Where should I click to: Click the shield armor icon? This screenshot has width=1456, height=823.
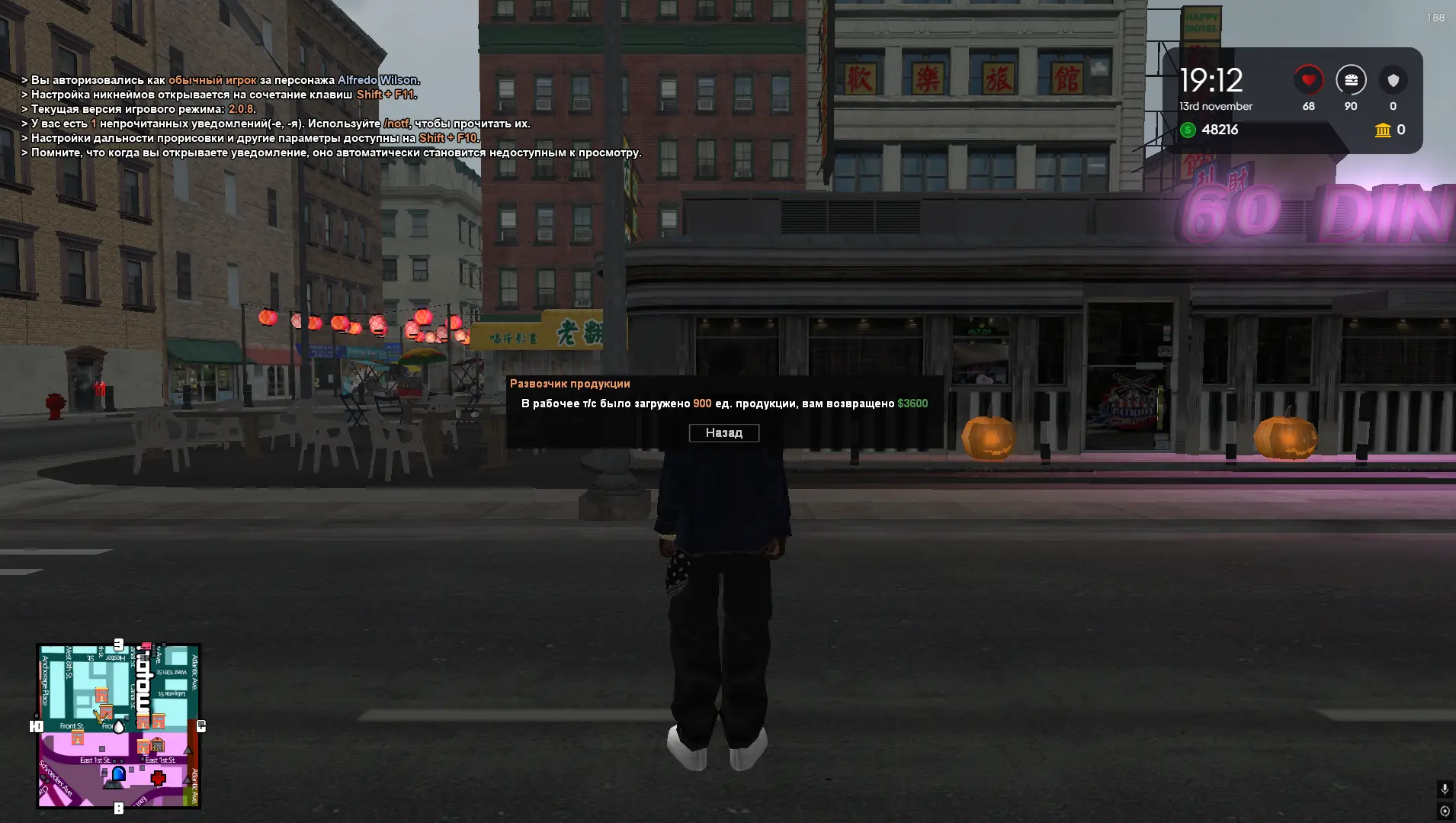pos(1394,79)
